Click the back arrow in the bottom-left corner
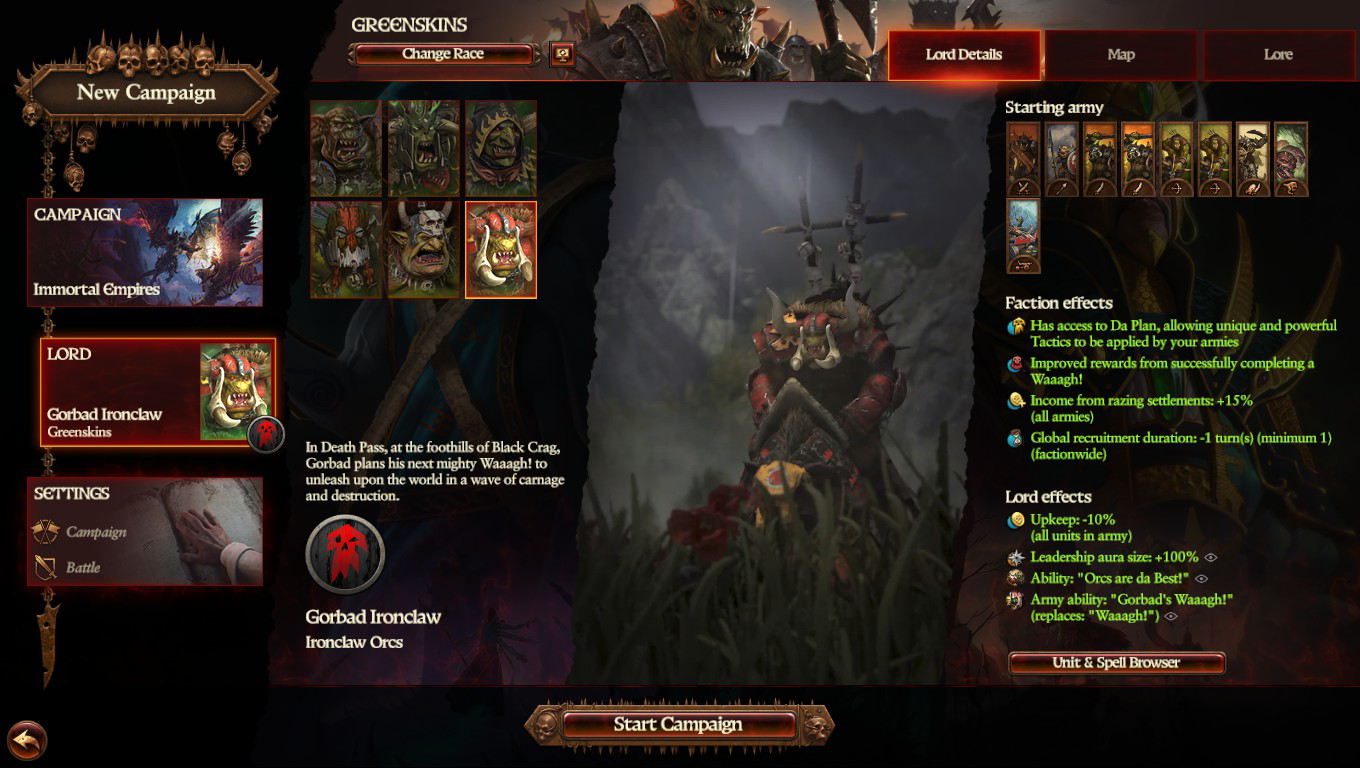This screenshot has height=768, width=1360. point(29,740)
